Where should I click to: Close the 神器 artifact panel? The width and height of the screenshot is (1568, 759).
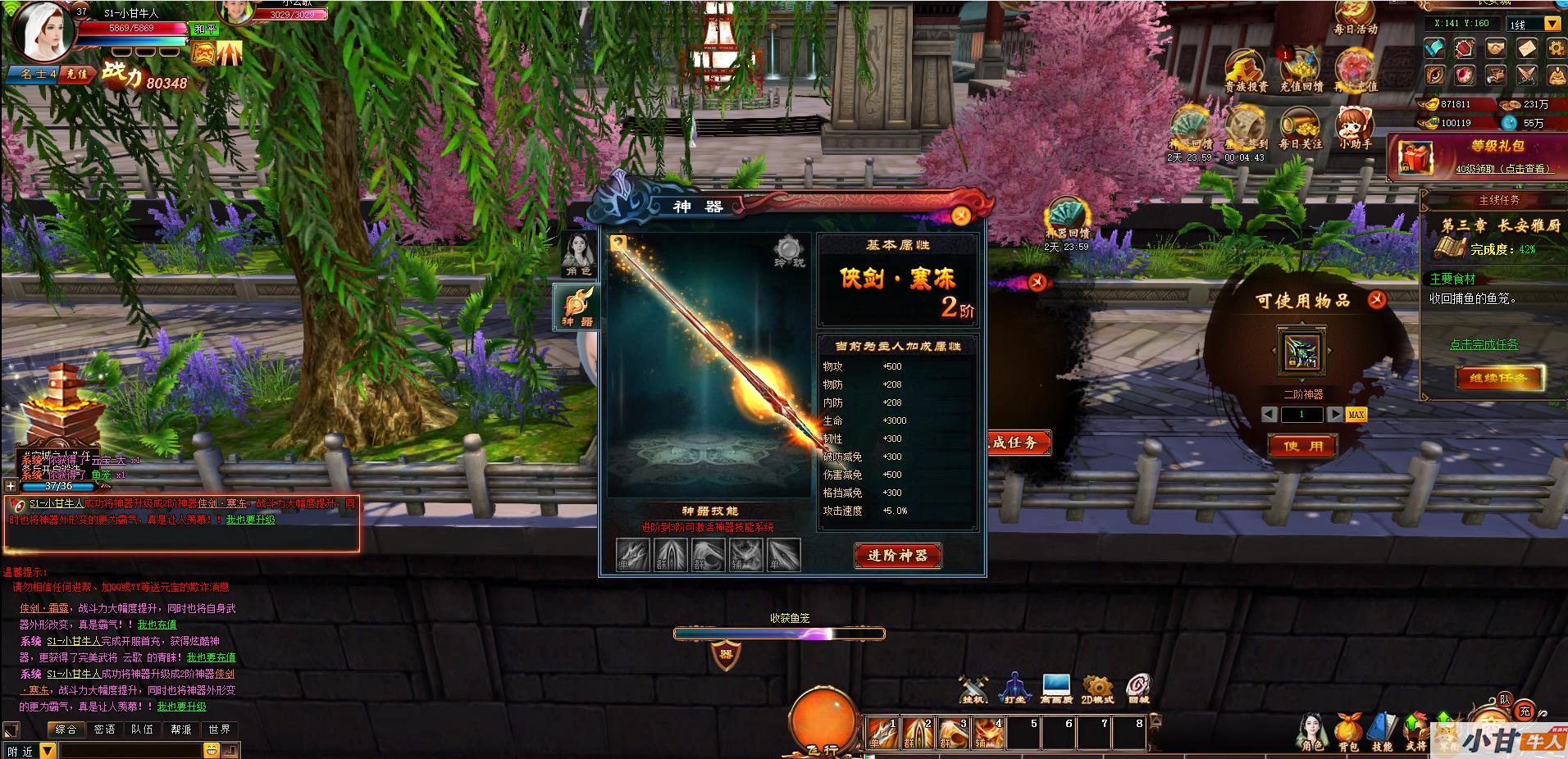click(x=961, y=216)
